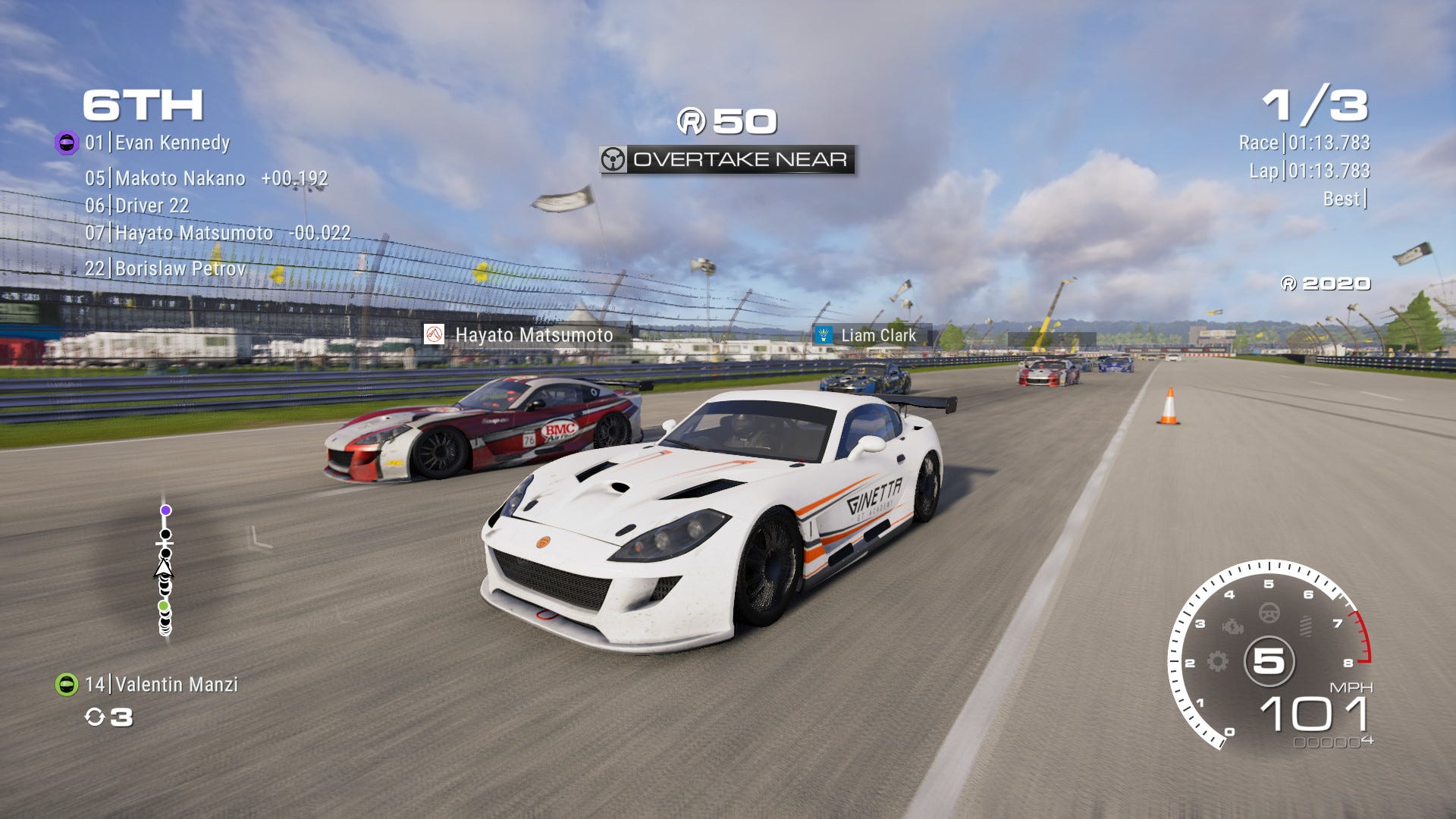Click the player arrow on the track minimap
The image size is (1456, 819).
pyautogui.click(x=164, y=568)
